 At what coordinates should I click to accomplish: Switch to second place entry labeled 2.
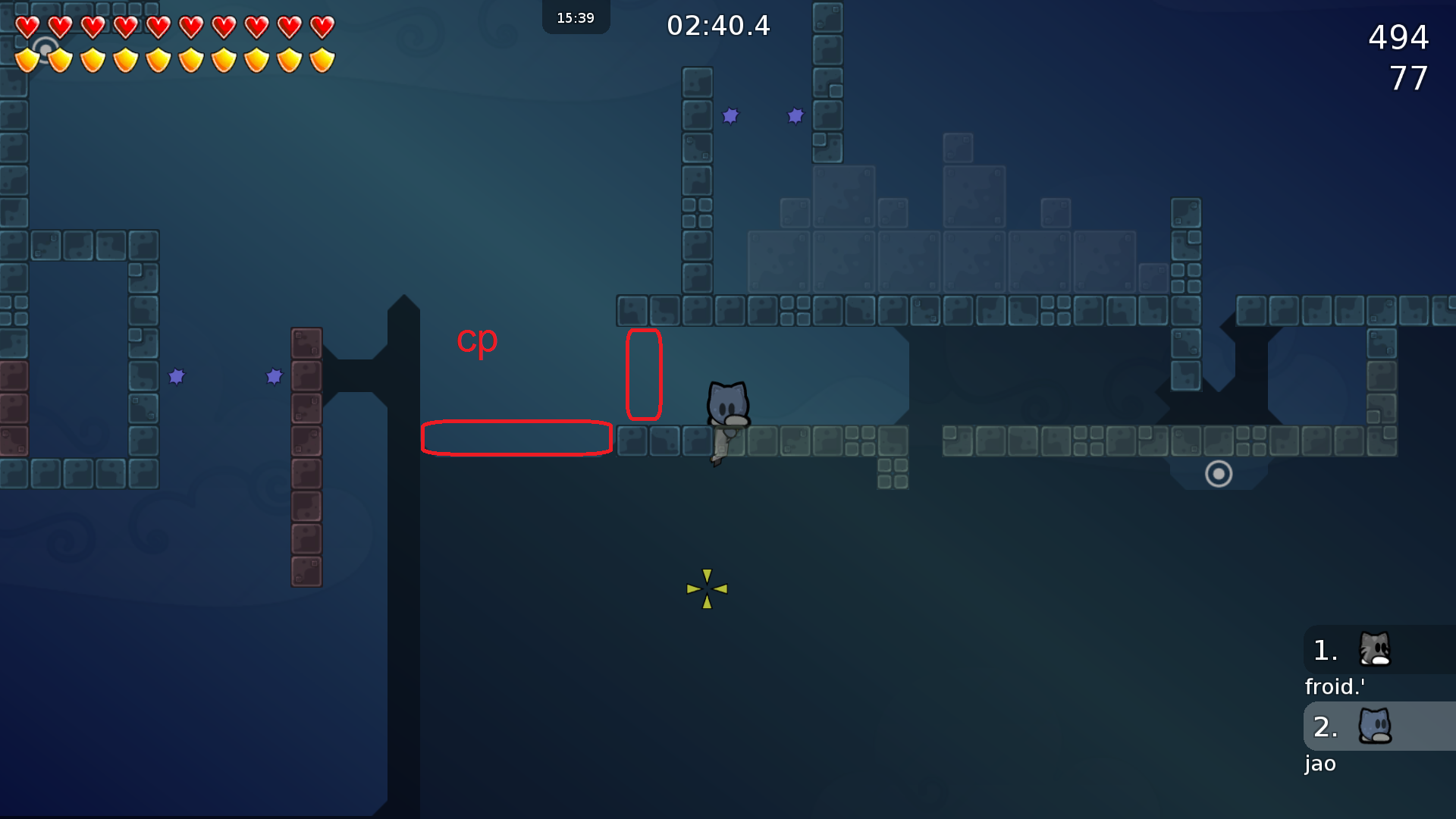pyautogui.click(x=1326, y=726)
